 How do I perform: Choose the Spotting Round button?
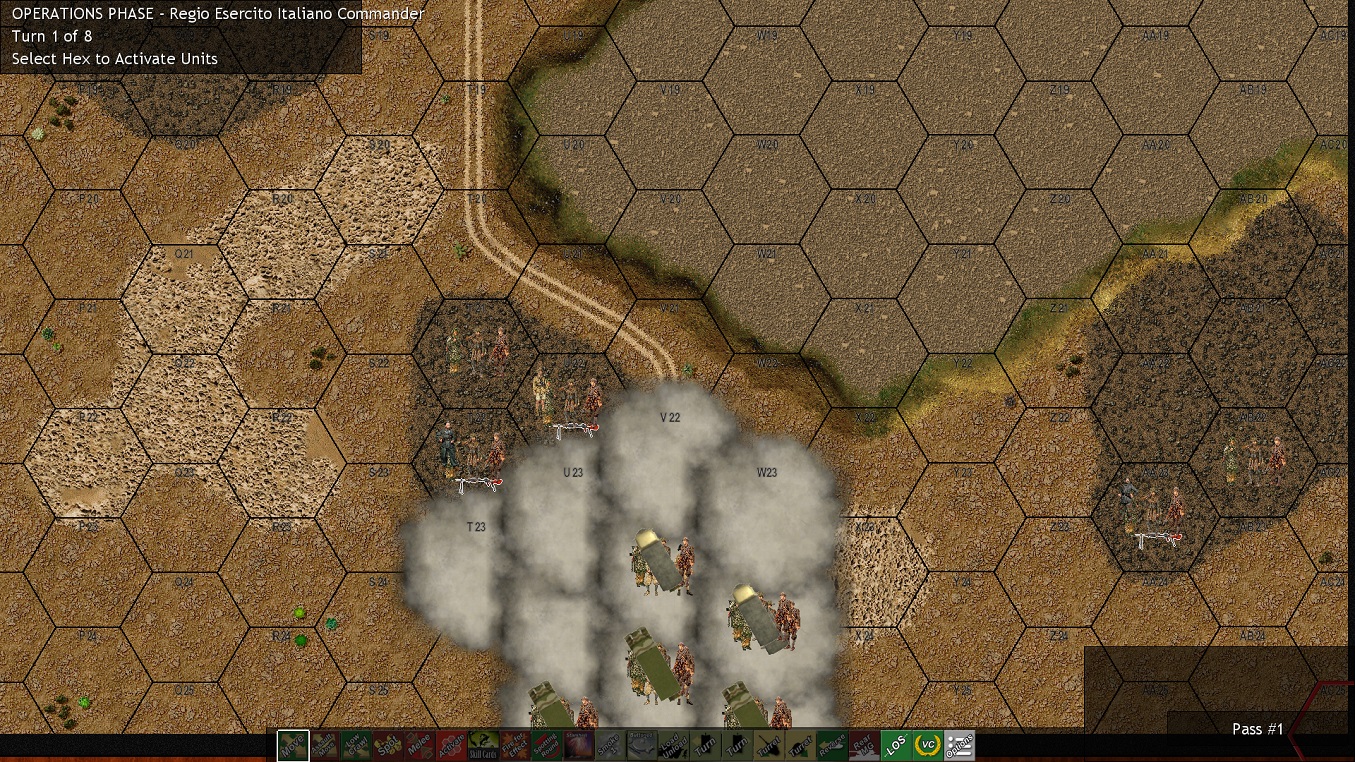(x=546, y=745)
